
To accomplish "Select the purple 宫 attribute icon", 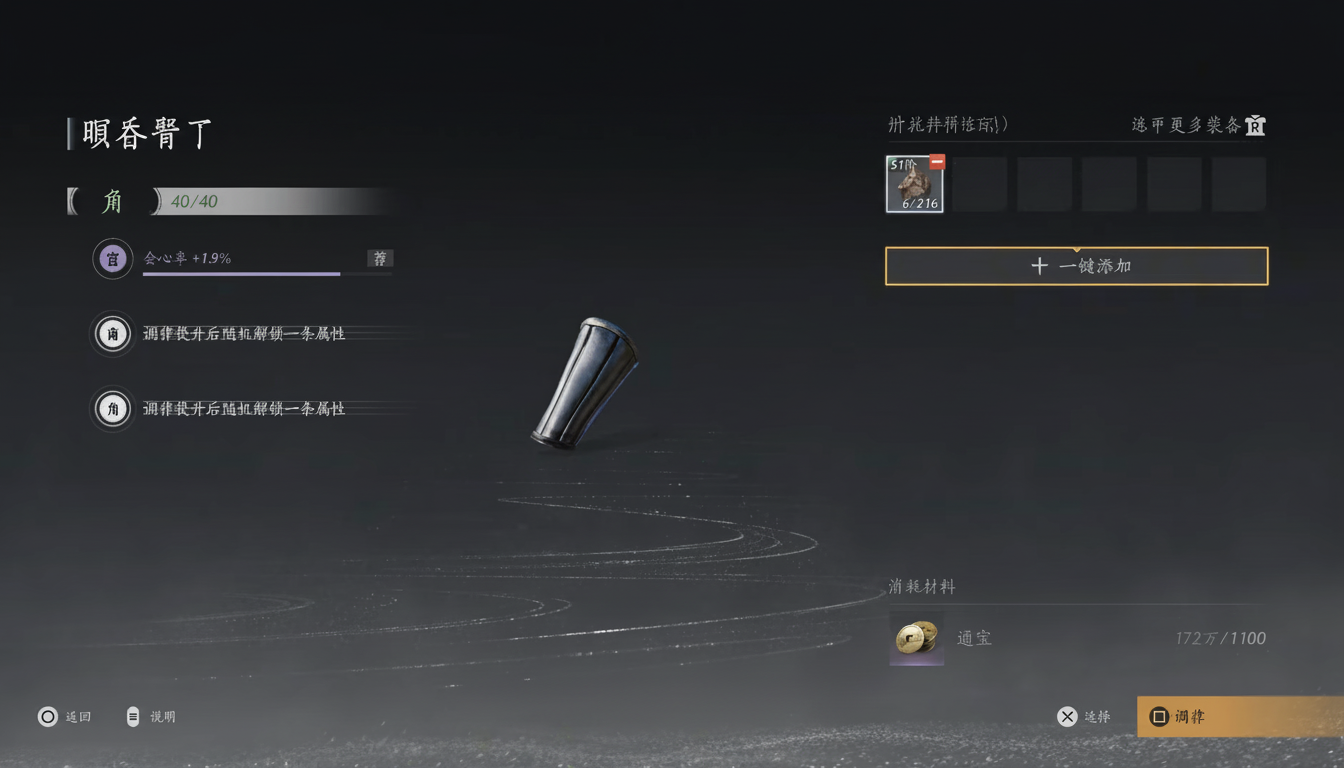I will [x=112, y=258].
